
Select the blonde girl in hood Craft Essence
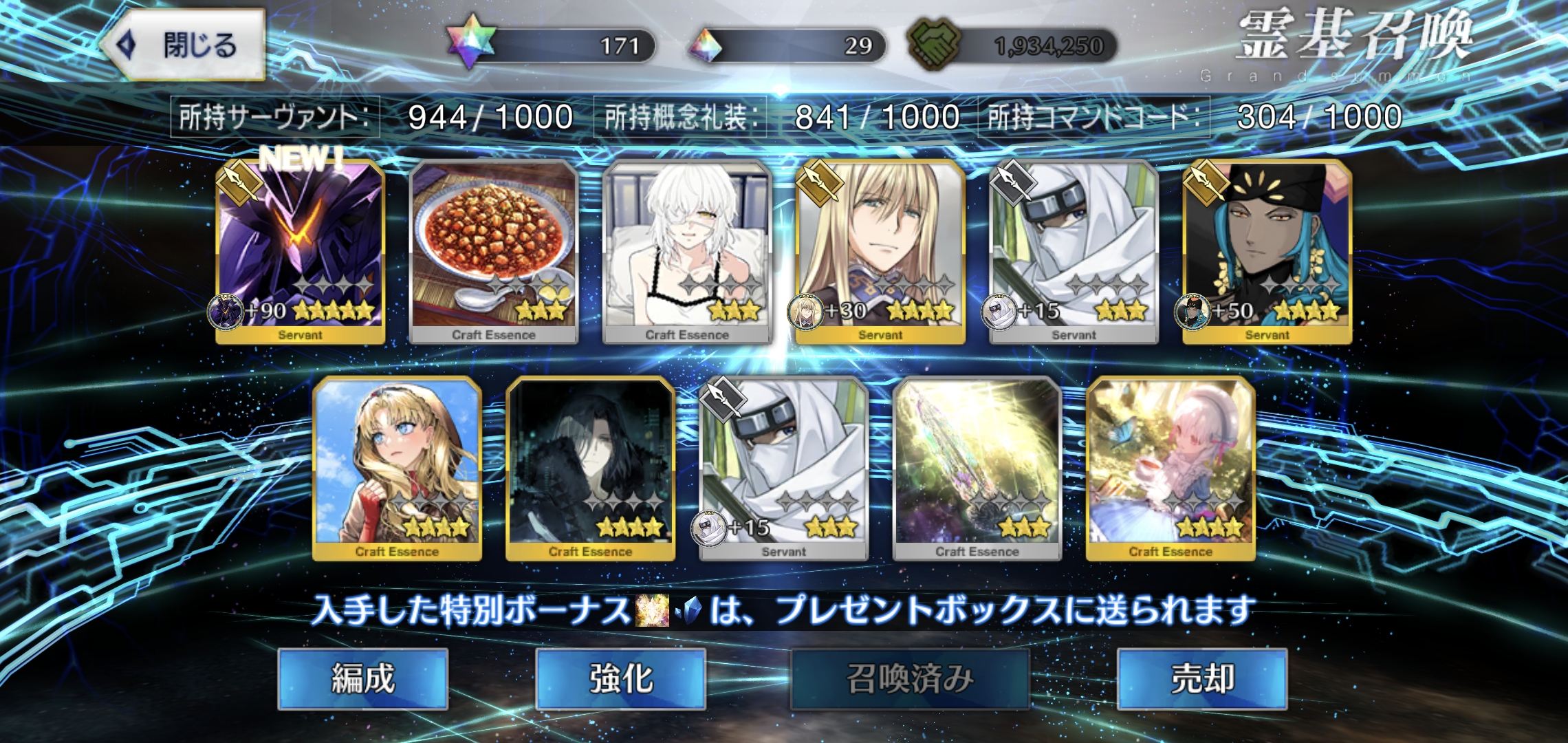point(397,468)
